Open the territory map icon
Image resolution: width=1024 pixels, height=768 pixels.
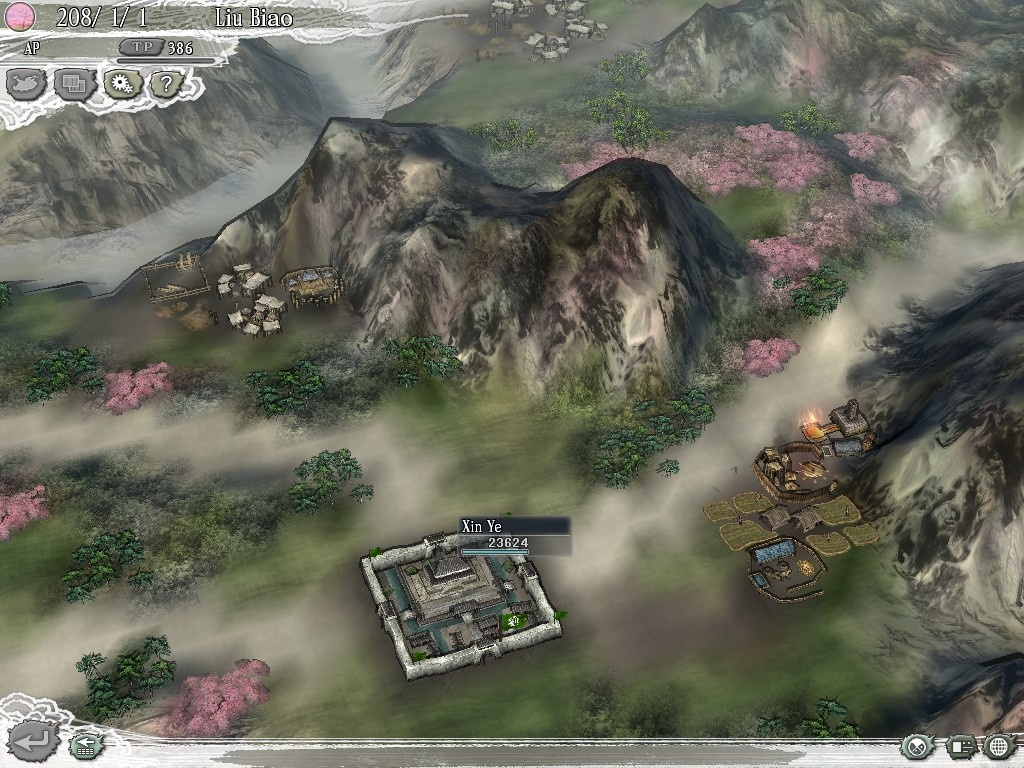(x=26, y=84)
